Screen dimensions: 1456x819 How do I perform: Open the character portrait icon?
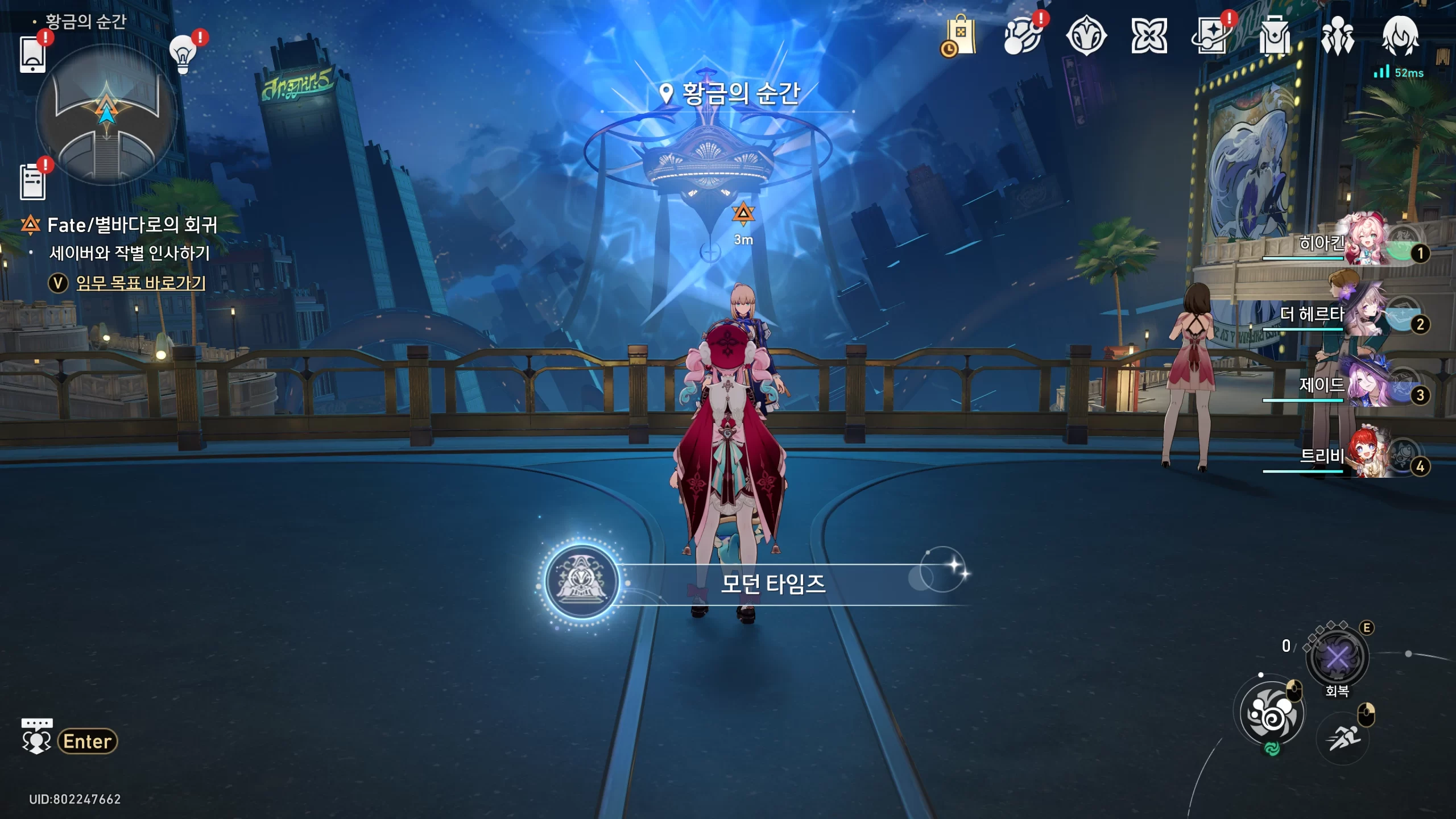(x=1400, y=36)
